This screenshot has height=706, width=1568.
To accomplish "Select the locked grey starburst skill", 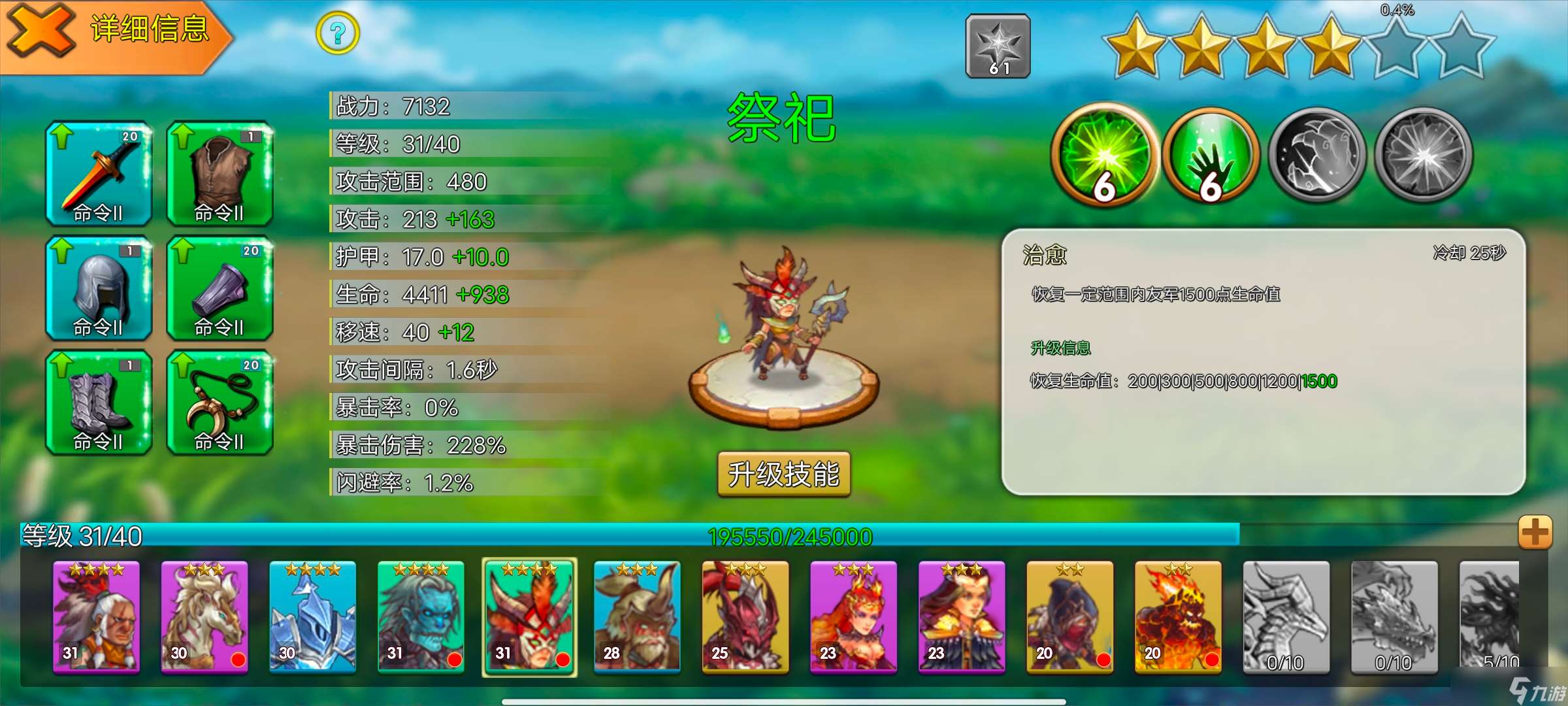I will coord(1424,154).
